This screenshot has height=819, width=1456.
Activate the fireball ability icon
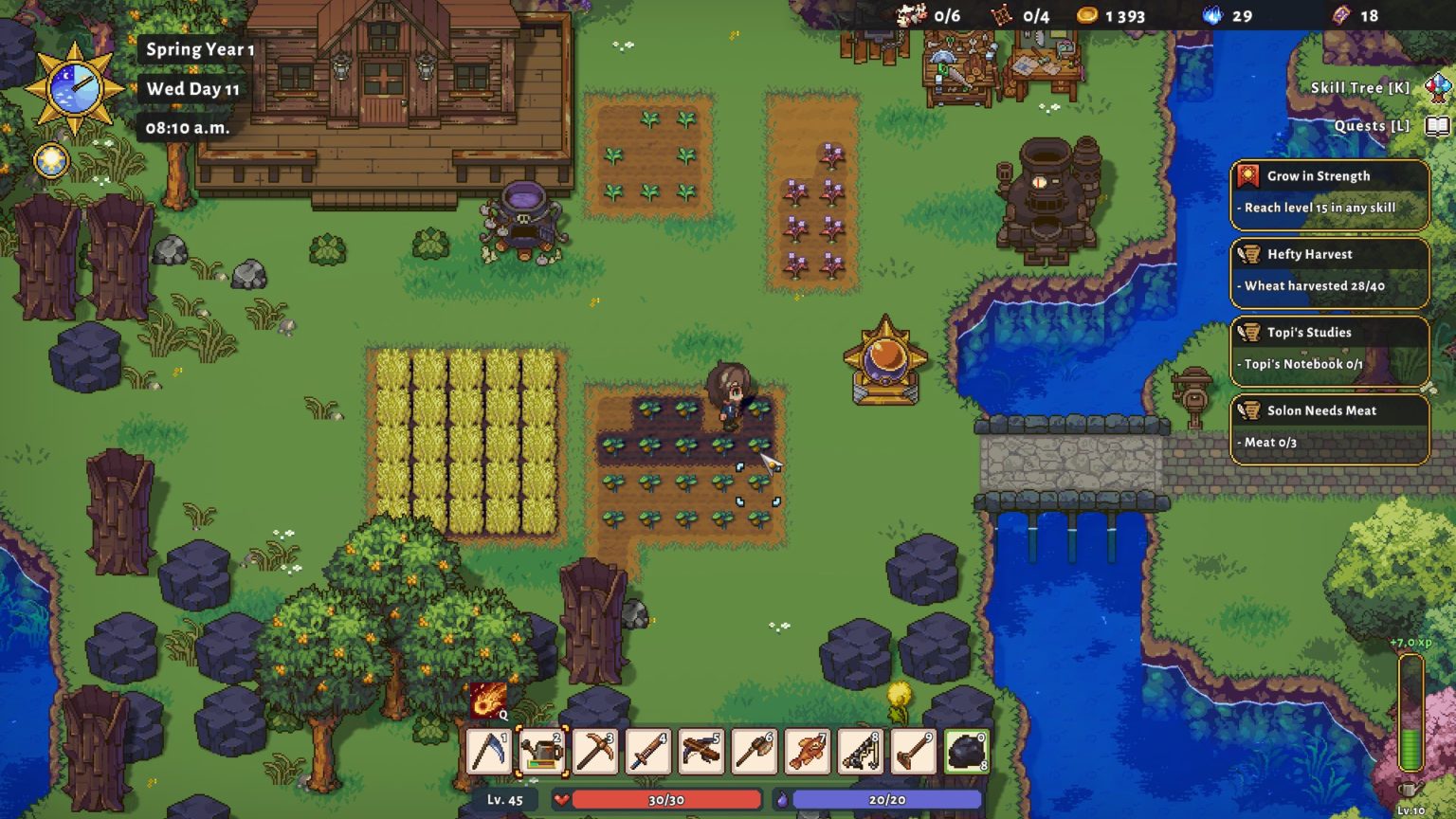click(x=488, y=701)
